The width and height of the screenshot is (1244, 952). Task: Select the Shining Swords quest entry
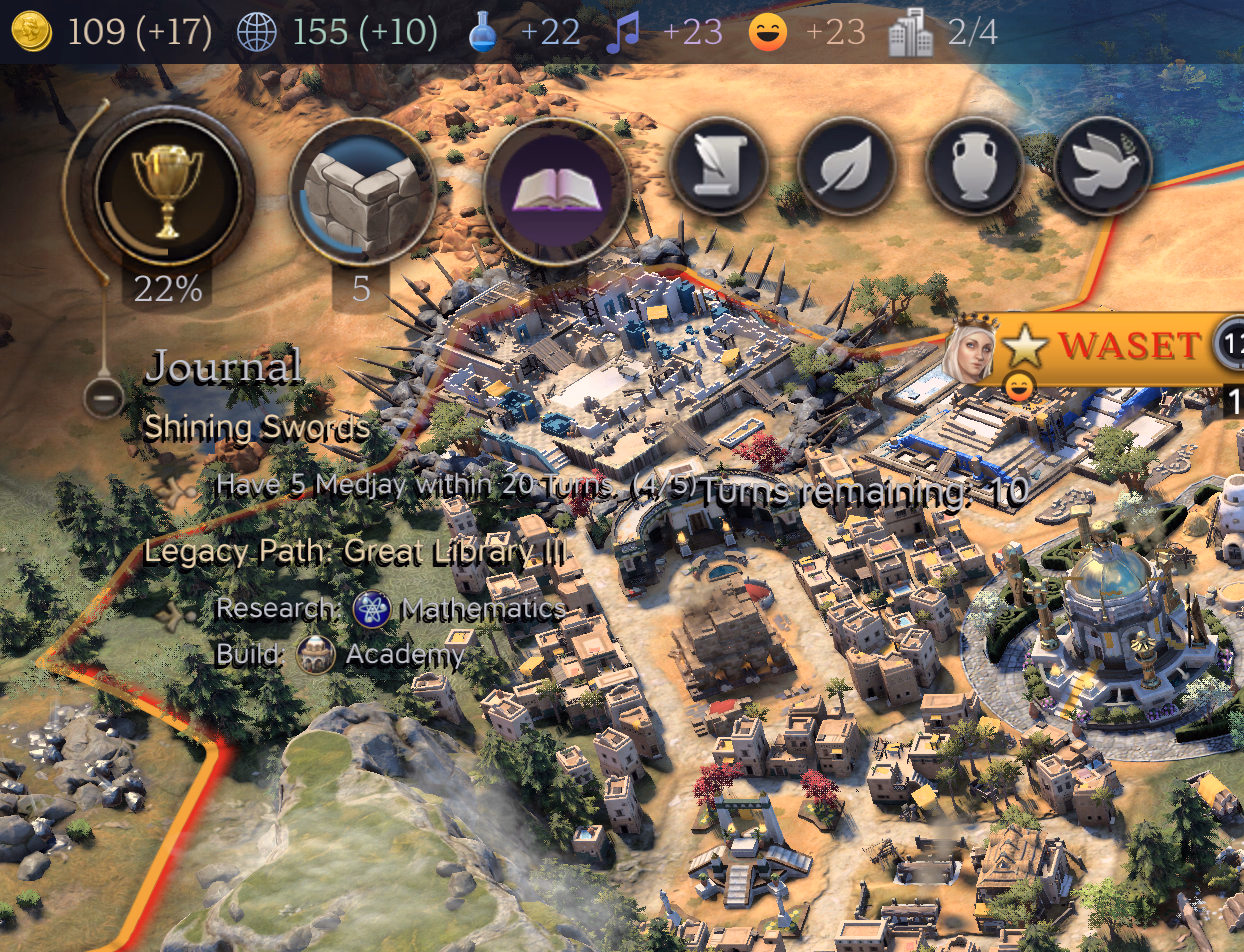click(x=256, y=428)
